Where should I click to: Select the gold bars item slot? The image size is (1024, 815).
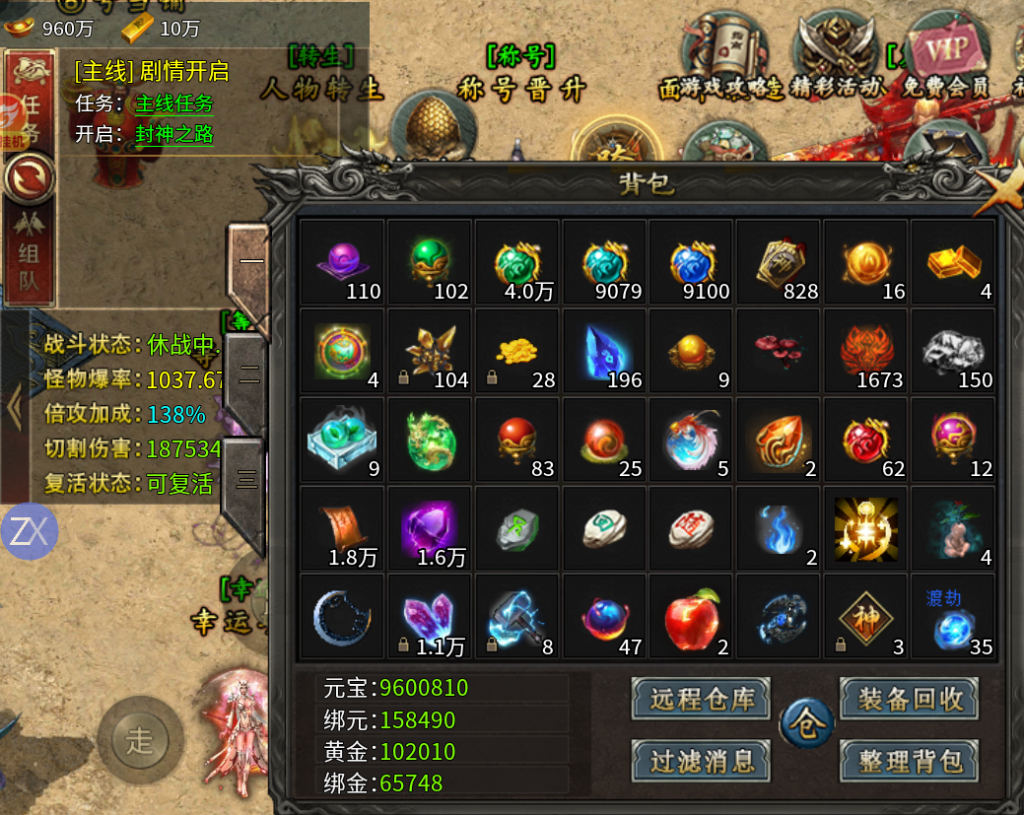953,262
